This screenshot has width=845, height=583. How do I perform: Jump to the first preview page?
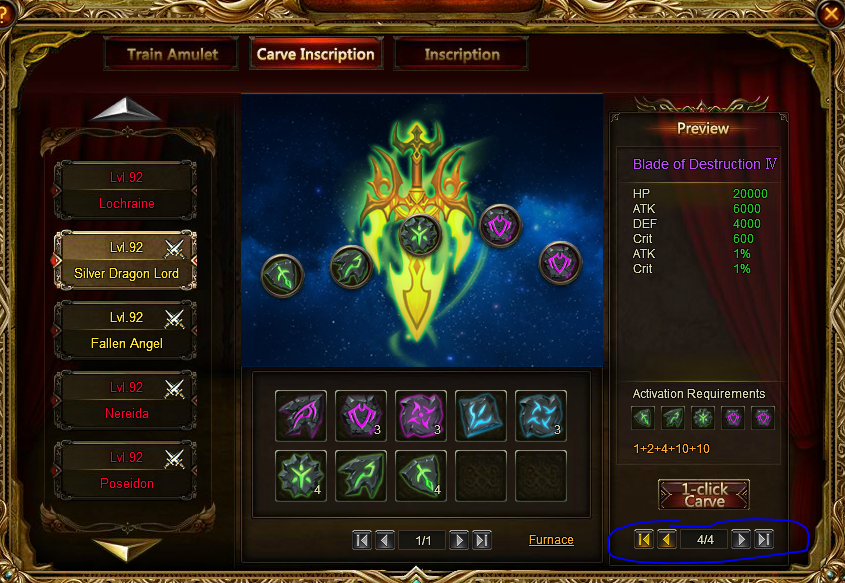point(644,540)
